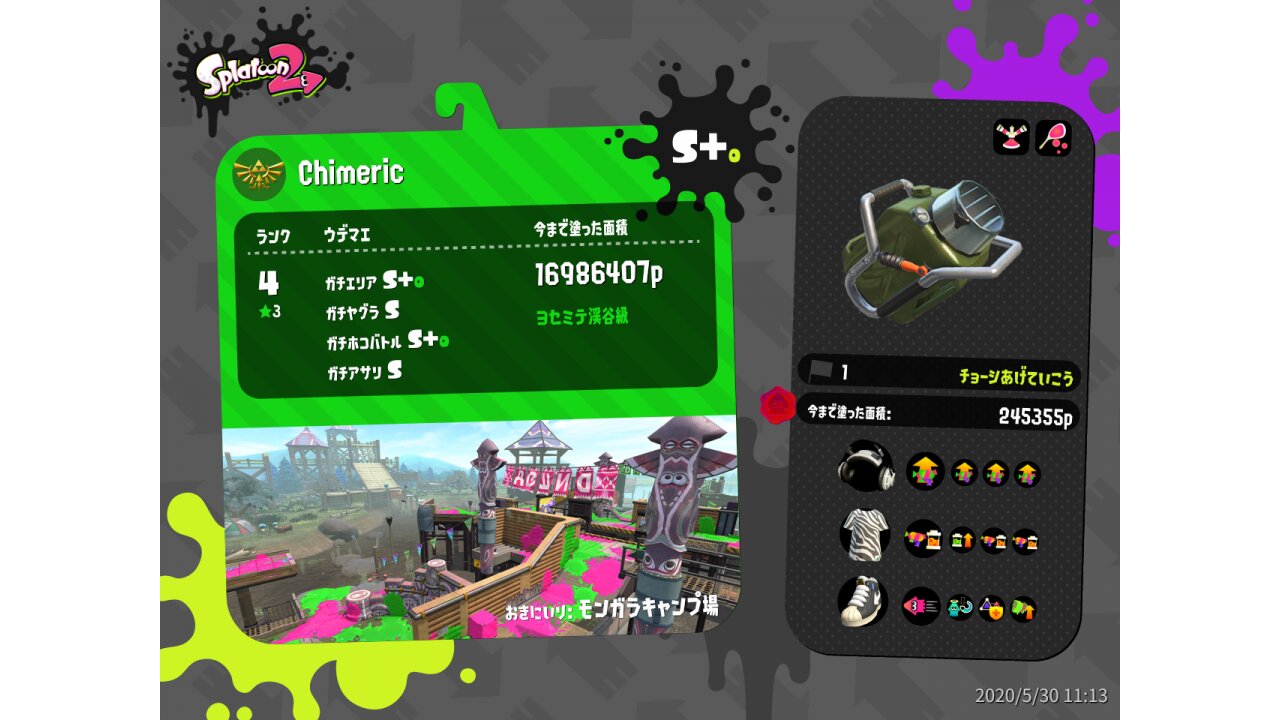
Task: Click the Chimeric player emblem icon
Action: [x=259, y=173]
